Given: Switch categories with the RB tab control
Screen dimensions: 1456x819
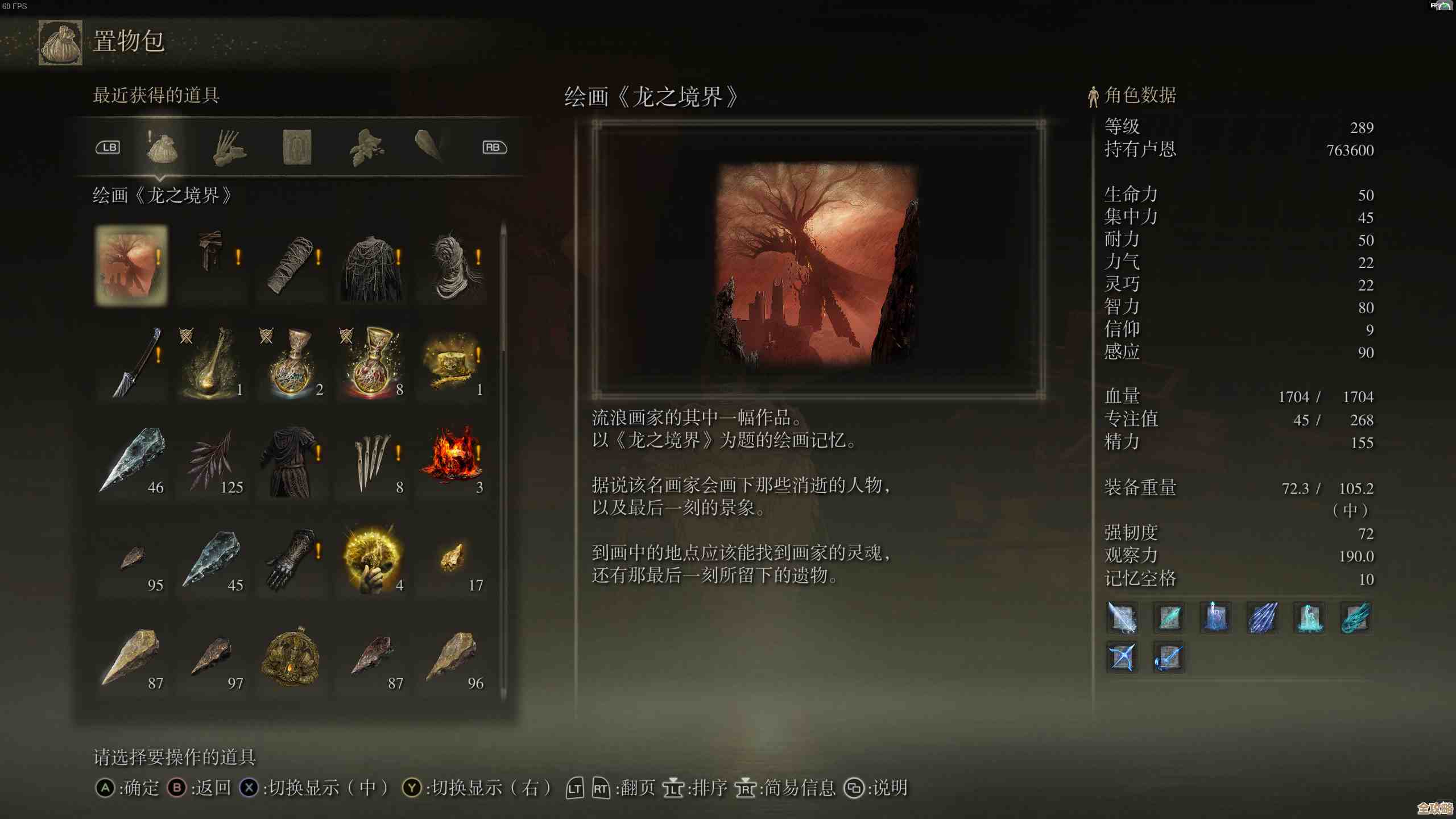Looking at the screenshot, I should coord(494,147).
